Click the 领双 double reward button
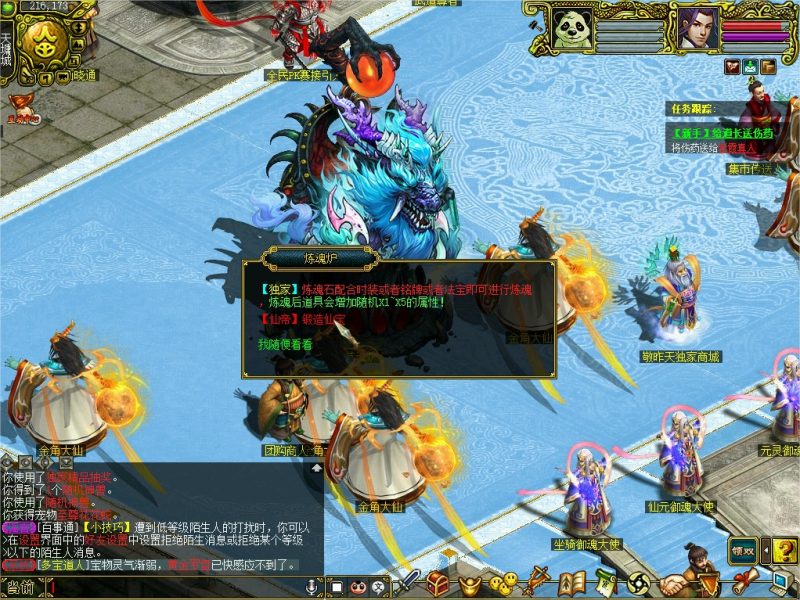 tap(743, 549)
